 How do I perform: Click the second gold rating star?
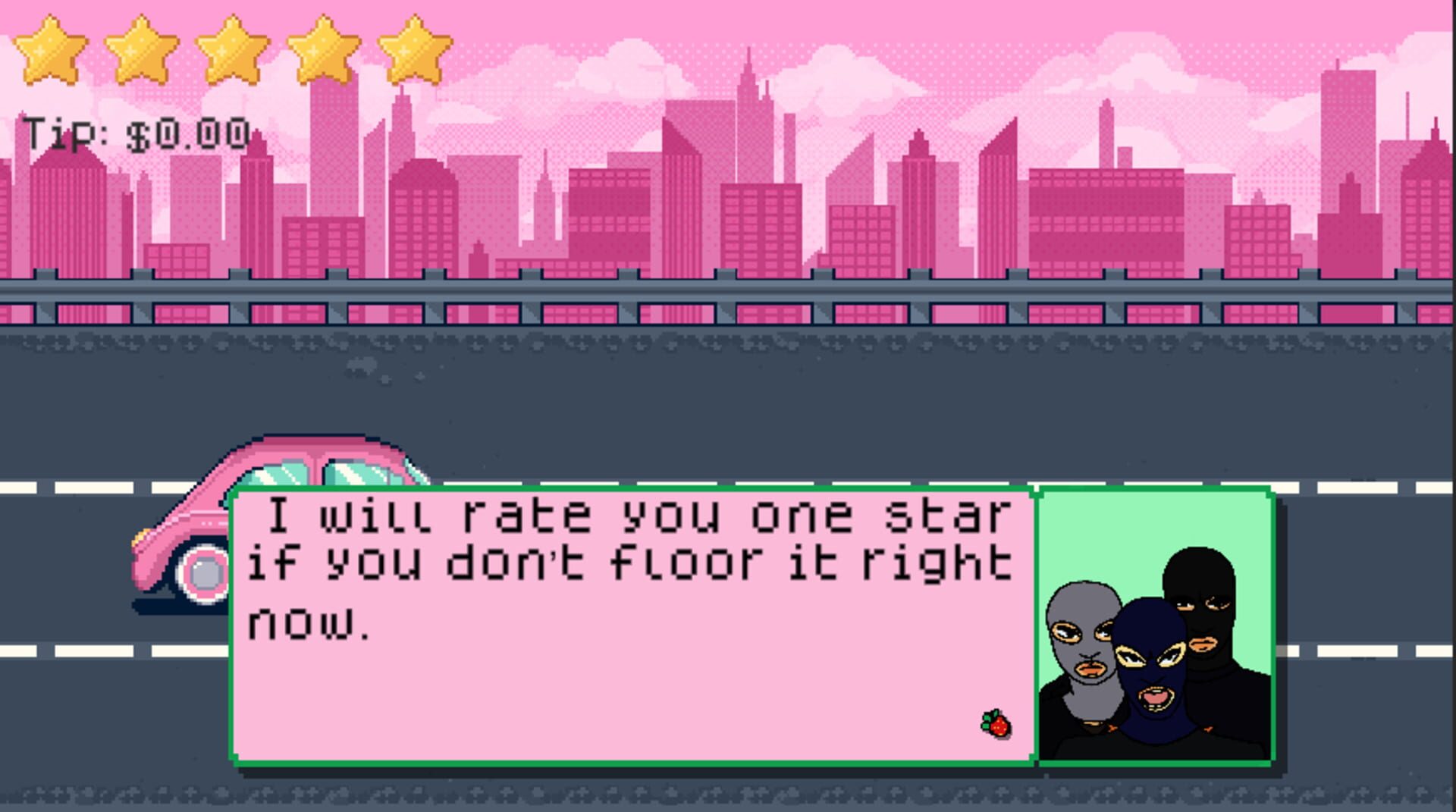pyautogui.click(x=140, y=45)
